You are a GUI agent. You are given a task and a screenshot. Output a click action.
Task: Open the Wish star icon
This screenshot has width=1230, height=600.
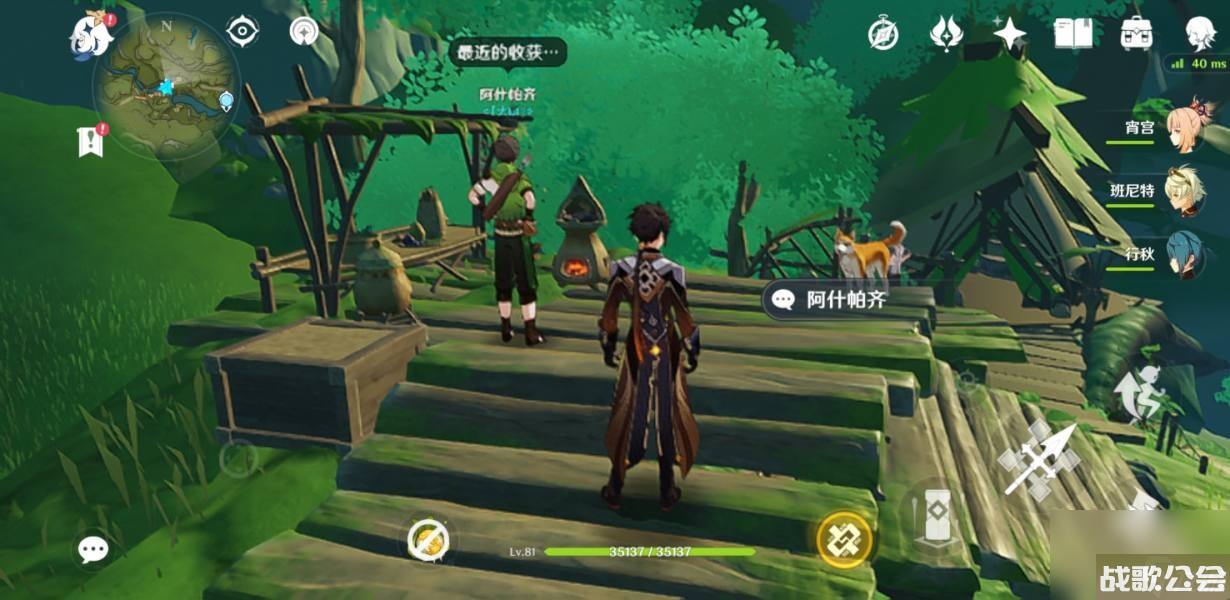(1009, 34)
